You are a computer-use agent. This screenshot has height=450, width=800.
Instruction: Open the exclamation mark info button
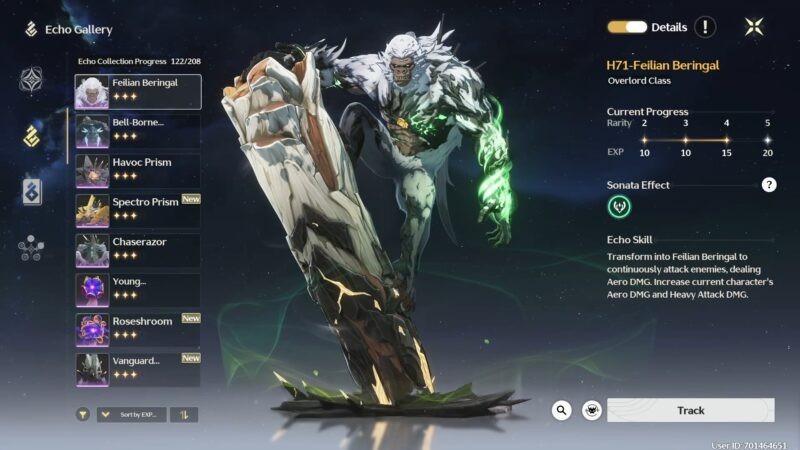tap(706, 27)
